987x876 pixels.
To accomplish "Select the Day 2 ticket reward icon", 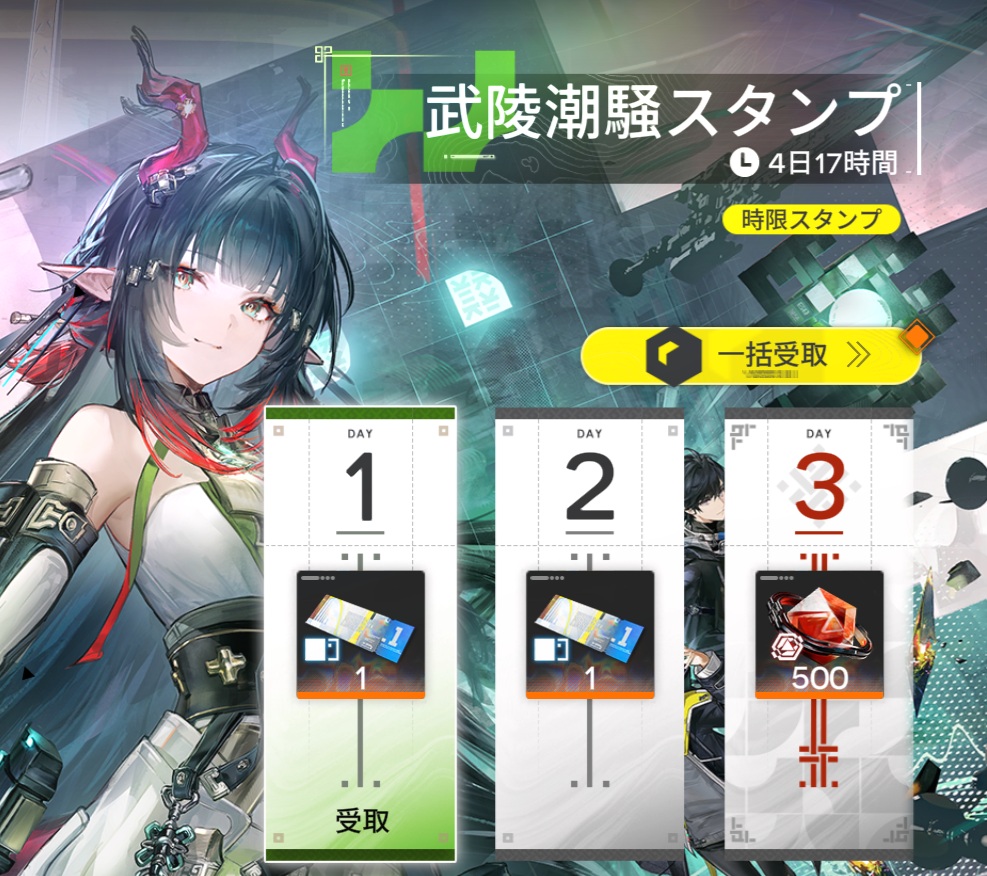I will tap(590, 634).
